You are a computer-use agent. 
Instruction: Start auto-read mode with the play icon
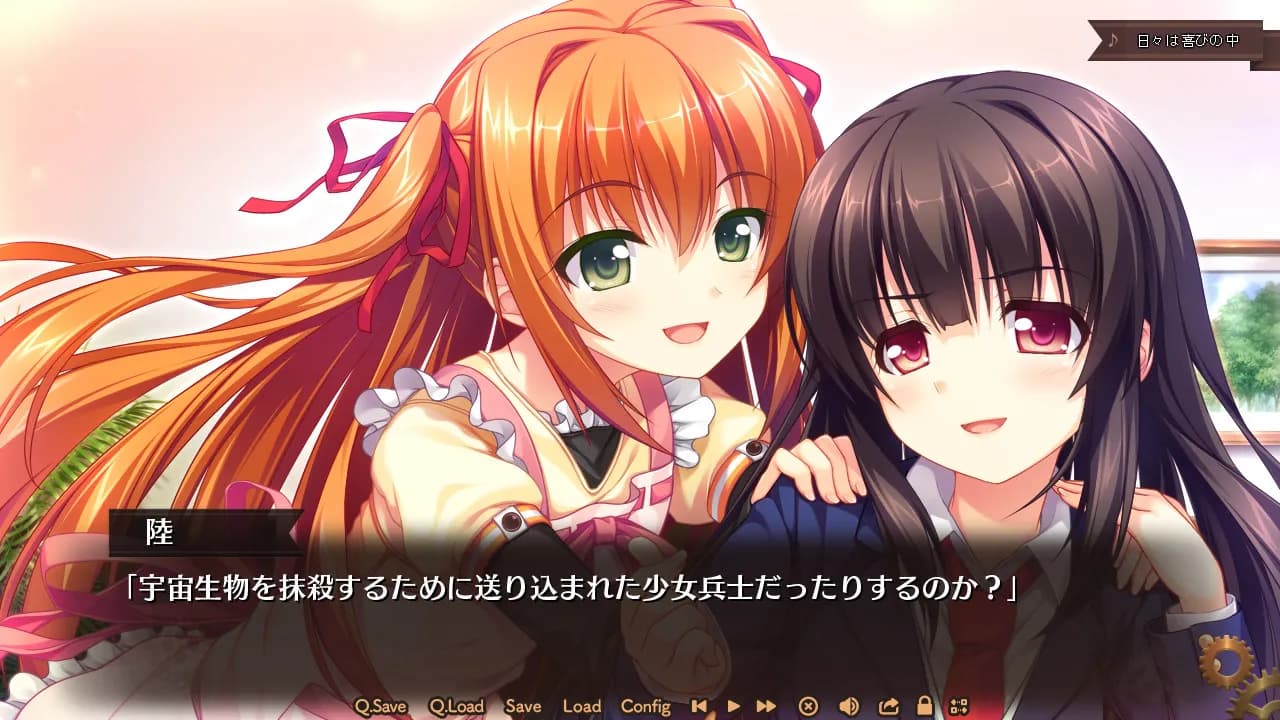pyautogui.click(x=733, y=706)
